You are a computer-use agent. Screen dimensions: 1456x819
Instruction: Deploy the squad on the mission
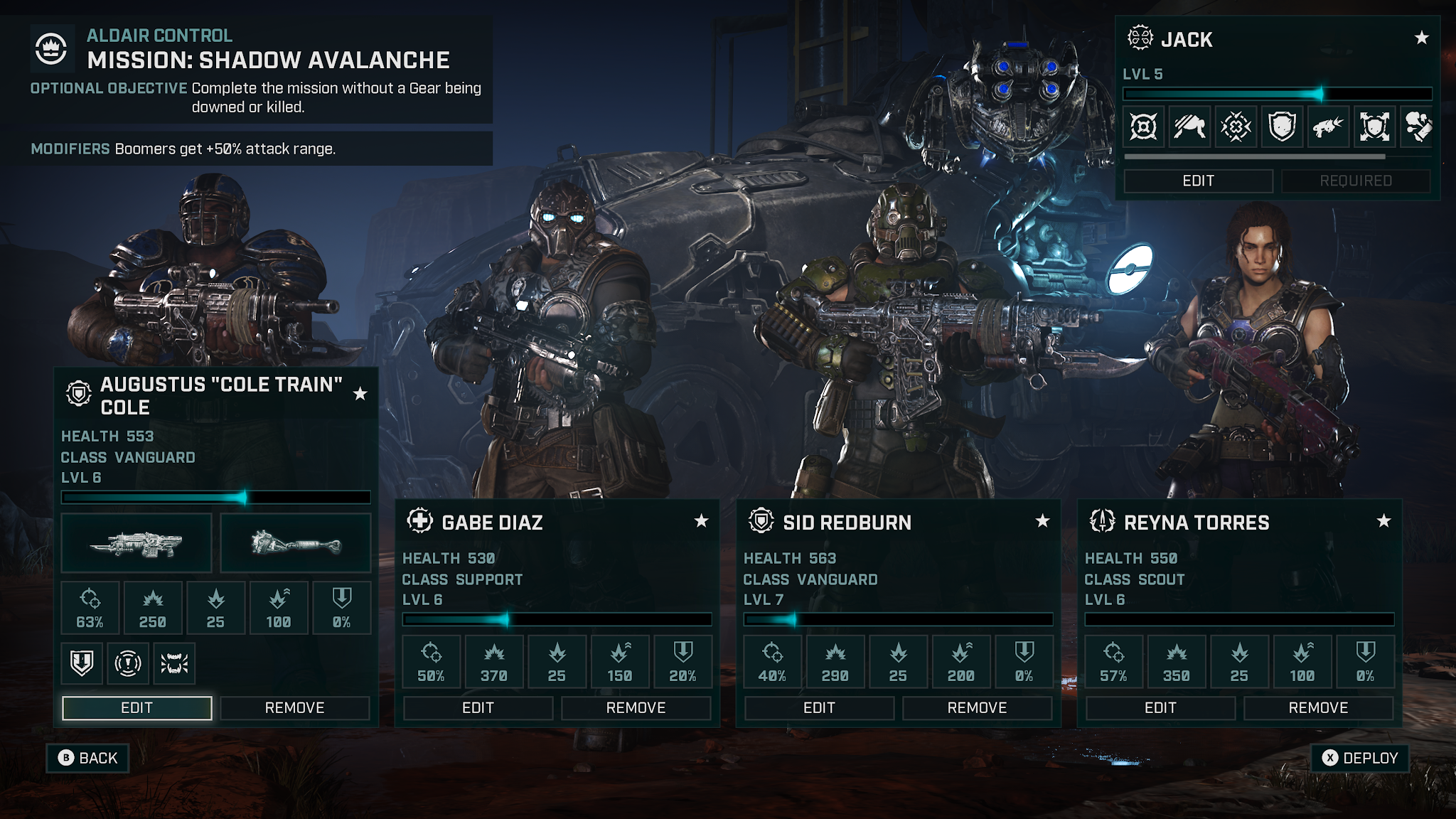point(1360,758)
